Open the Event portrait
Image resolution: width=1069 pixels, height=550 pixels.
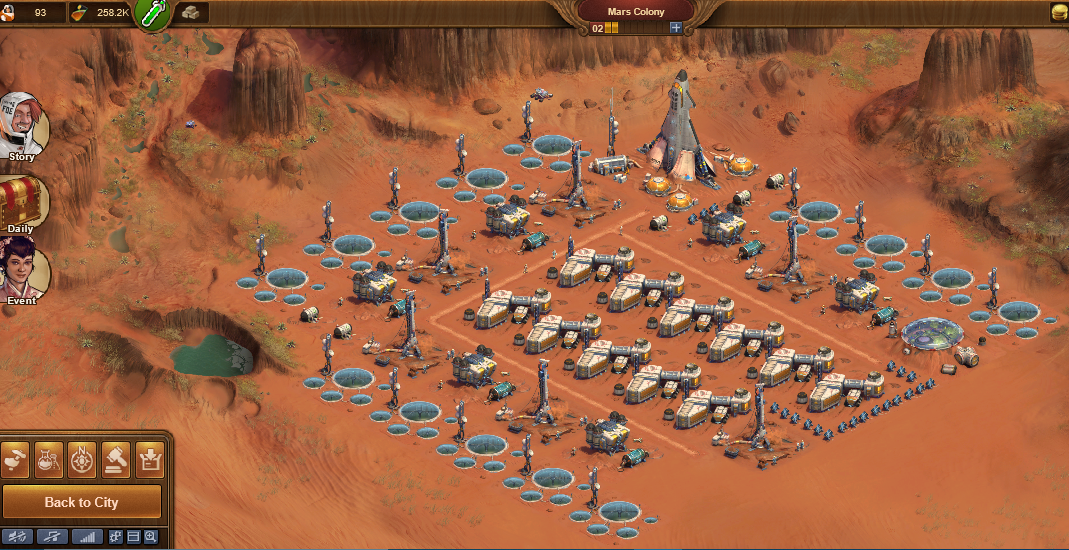pos(20,270)
